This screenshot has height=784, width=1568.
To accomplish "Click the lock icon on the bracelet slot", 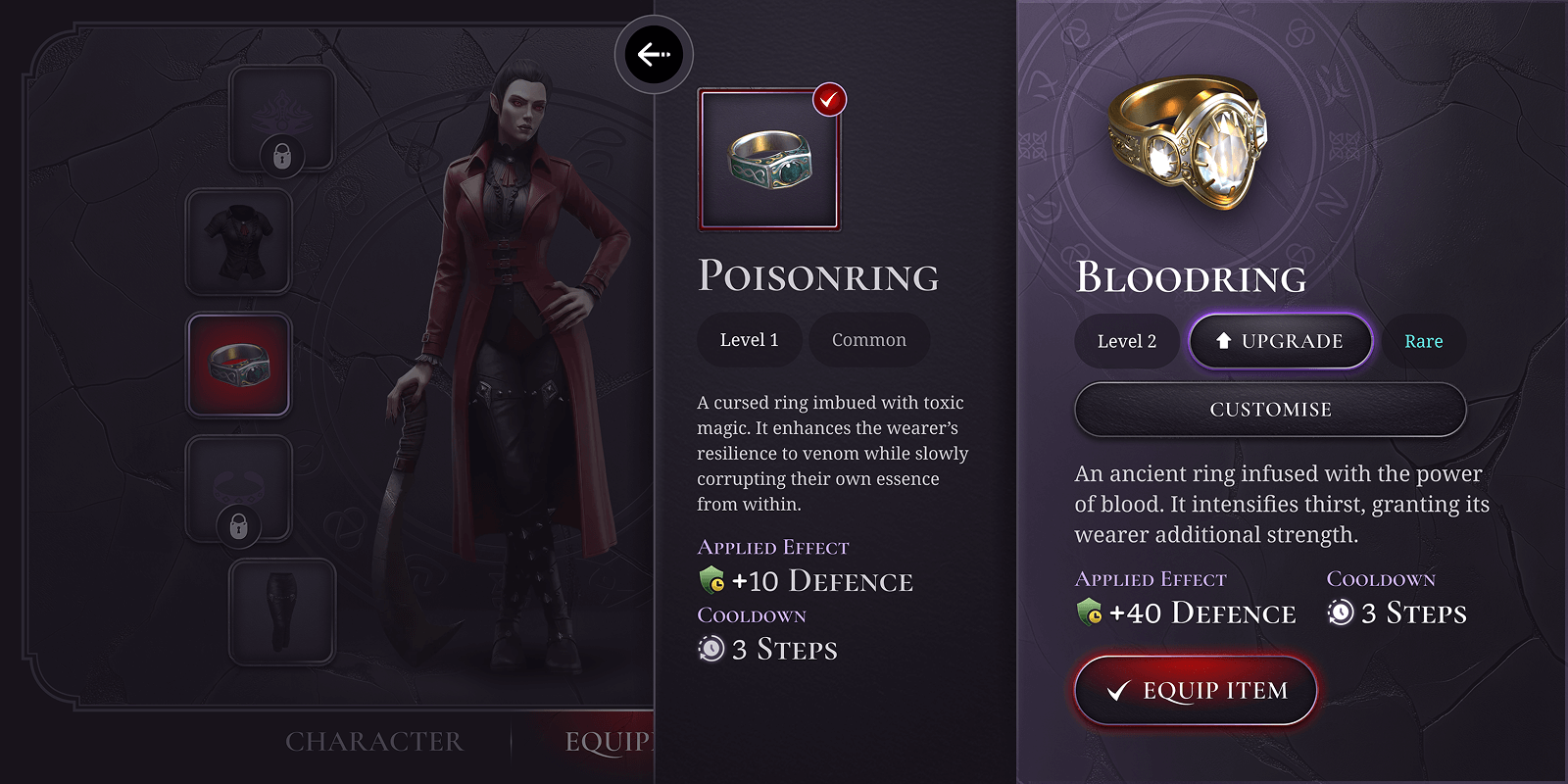I will 239,526.
